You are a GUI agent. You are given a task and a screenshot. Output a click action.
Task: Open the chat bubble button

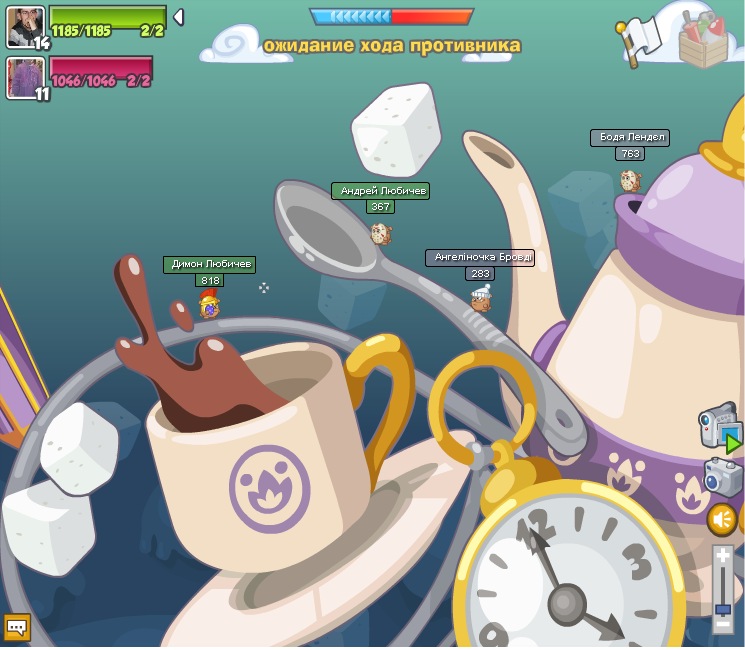click(17, 628)
